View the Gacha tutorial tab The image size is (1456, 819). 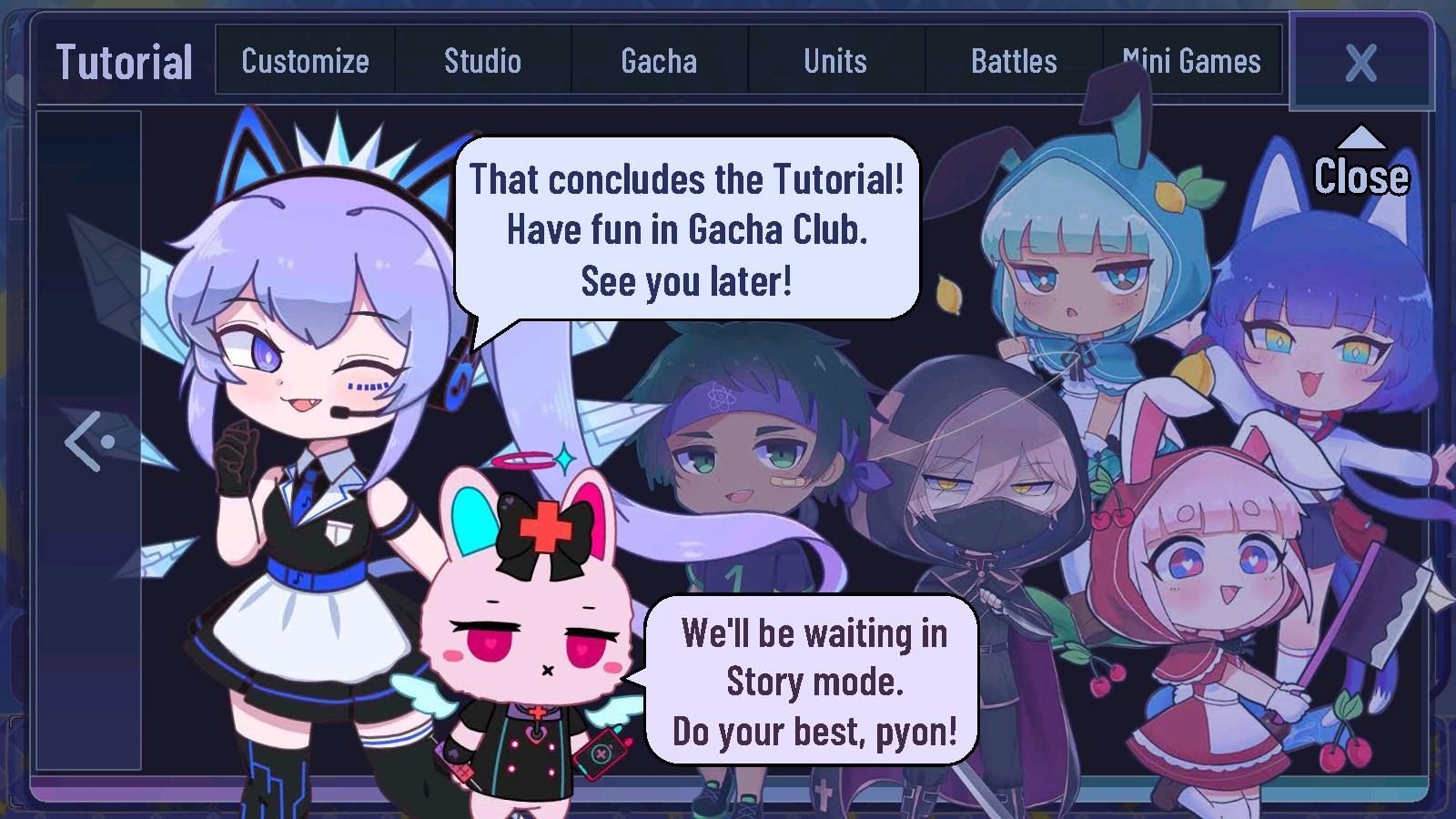pos(658,61)
